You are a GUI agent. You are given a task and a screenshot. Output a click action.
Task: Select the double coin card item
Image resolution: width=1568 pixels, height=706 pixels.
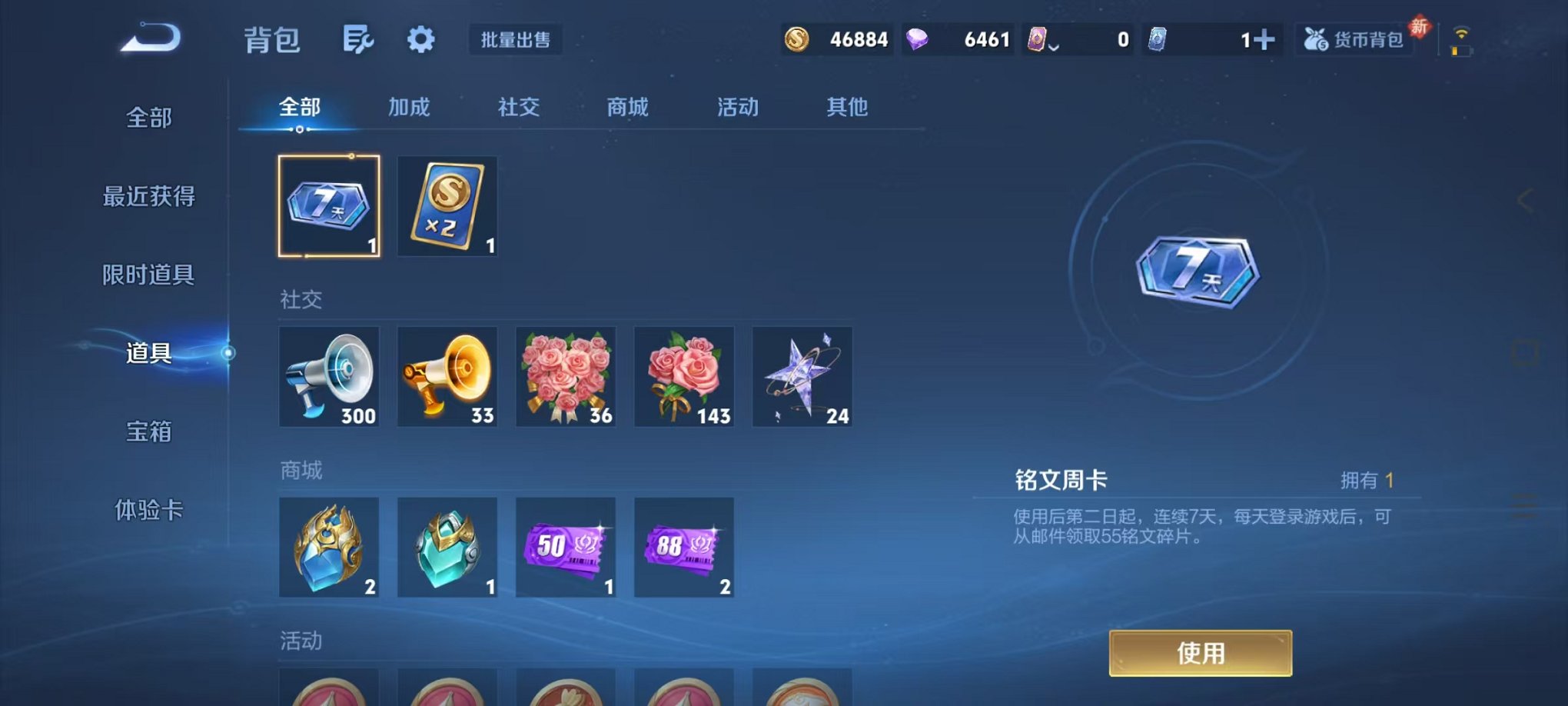tap(447, 205)
